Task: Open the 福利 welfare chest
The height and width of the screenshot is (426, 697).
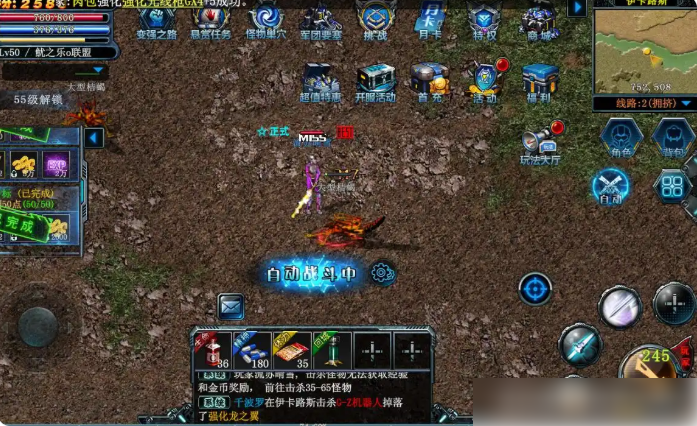Action: pyautogui.click(x=540, y=81)
